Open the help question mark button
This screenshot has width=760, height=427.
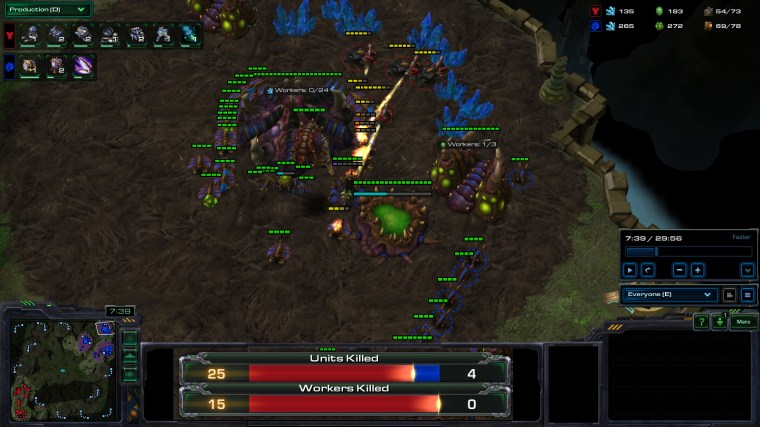(701, 322)
